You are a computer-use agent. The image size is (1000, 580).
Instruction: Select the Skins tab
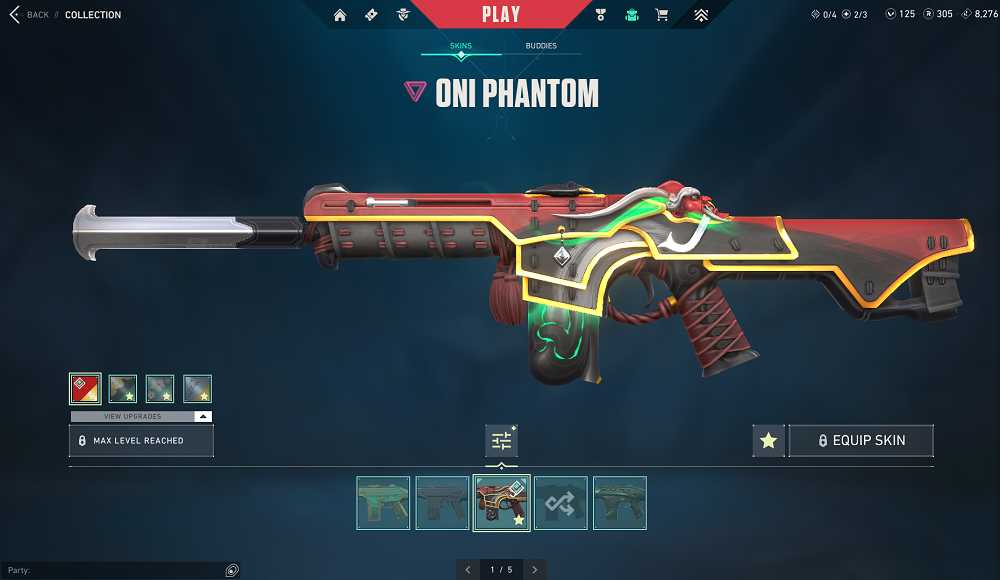tap(461, 46)
